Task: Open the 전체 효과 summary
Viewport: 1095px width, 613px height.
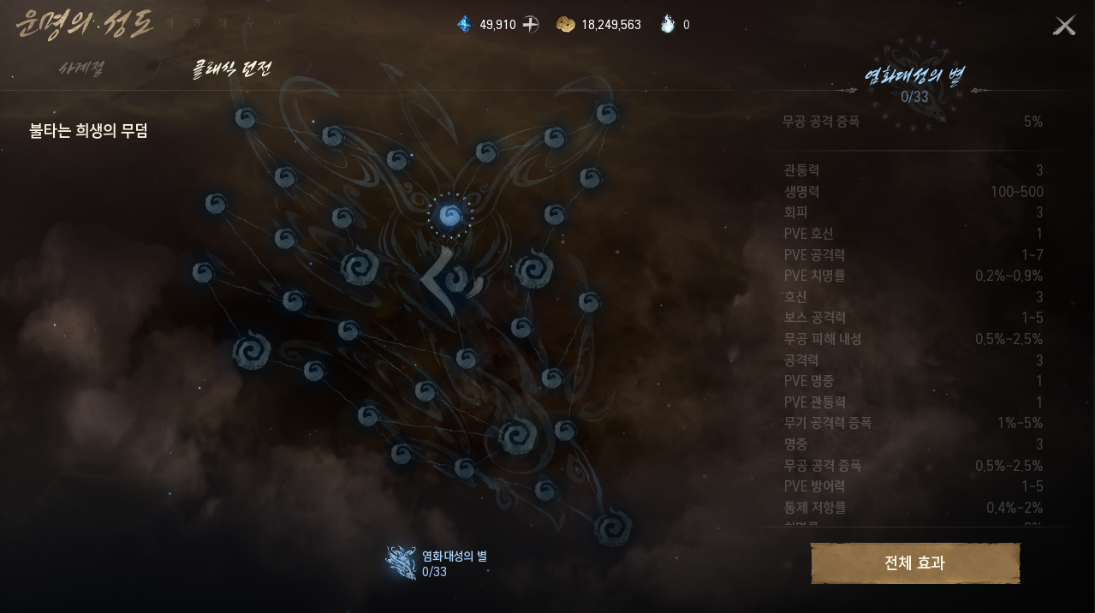Action: pos(915,563)
